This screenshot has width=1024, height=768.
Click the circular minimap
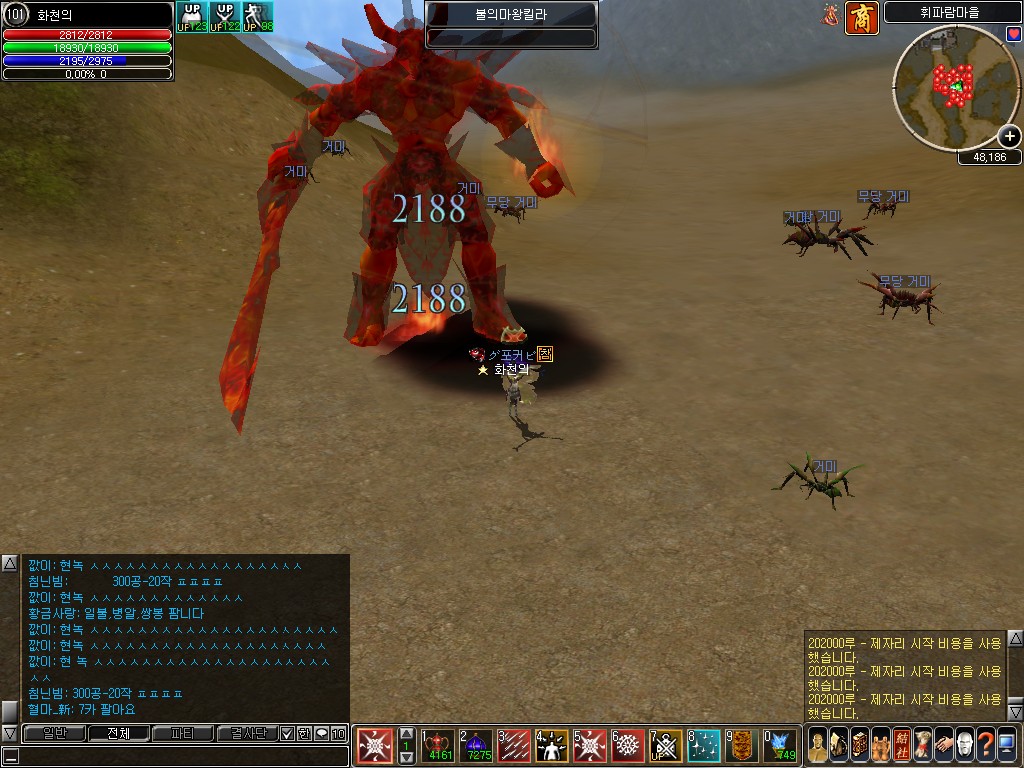[953, 83]
